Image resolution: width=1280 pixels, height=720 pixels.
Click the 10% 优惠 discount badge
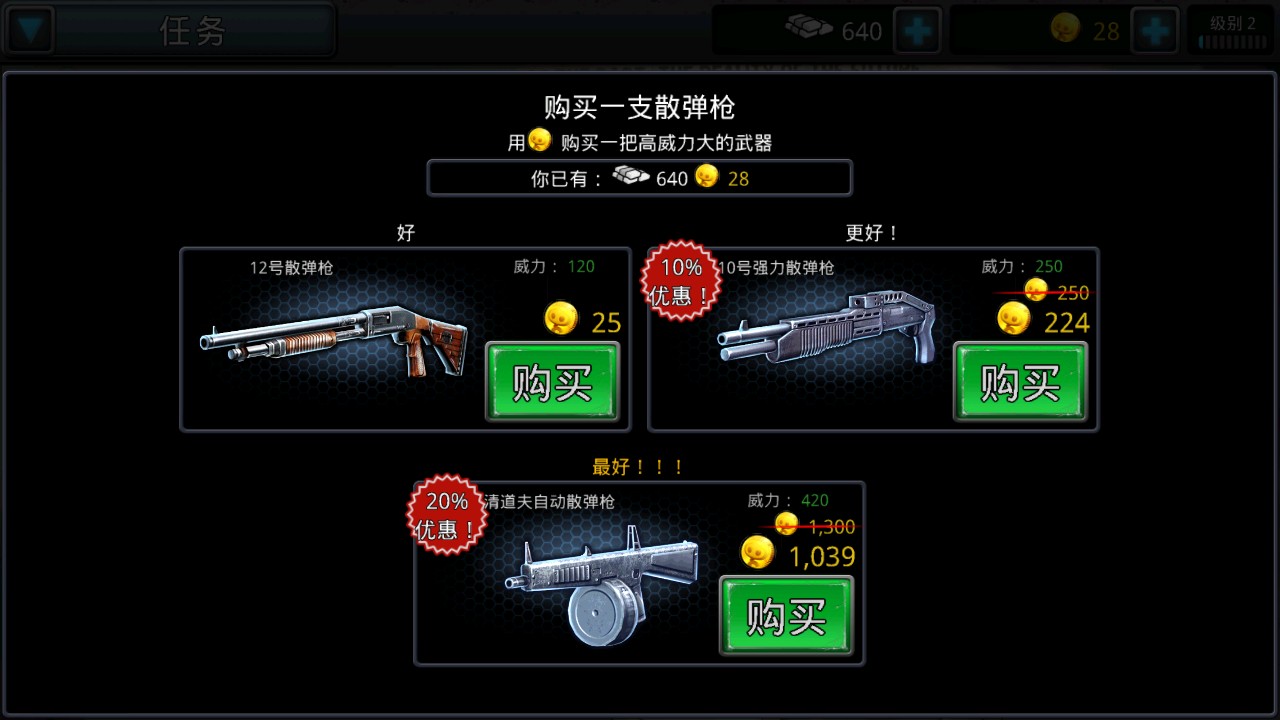(680, 280)
